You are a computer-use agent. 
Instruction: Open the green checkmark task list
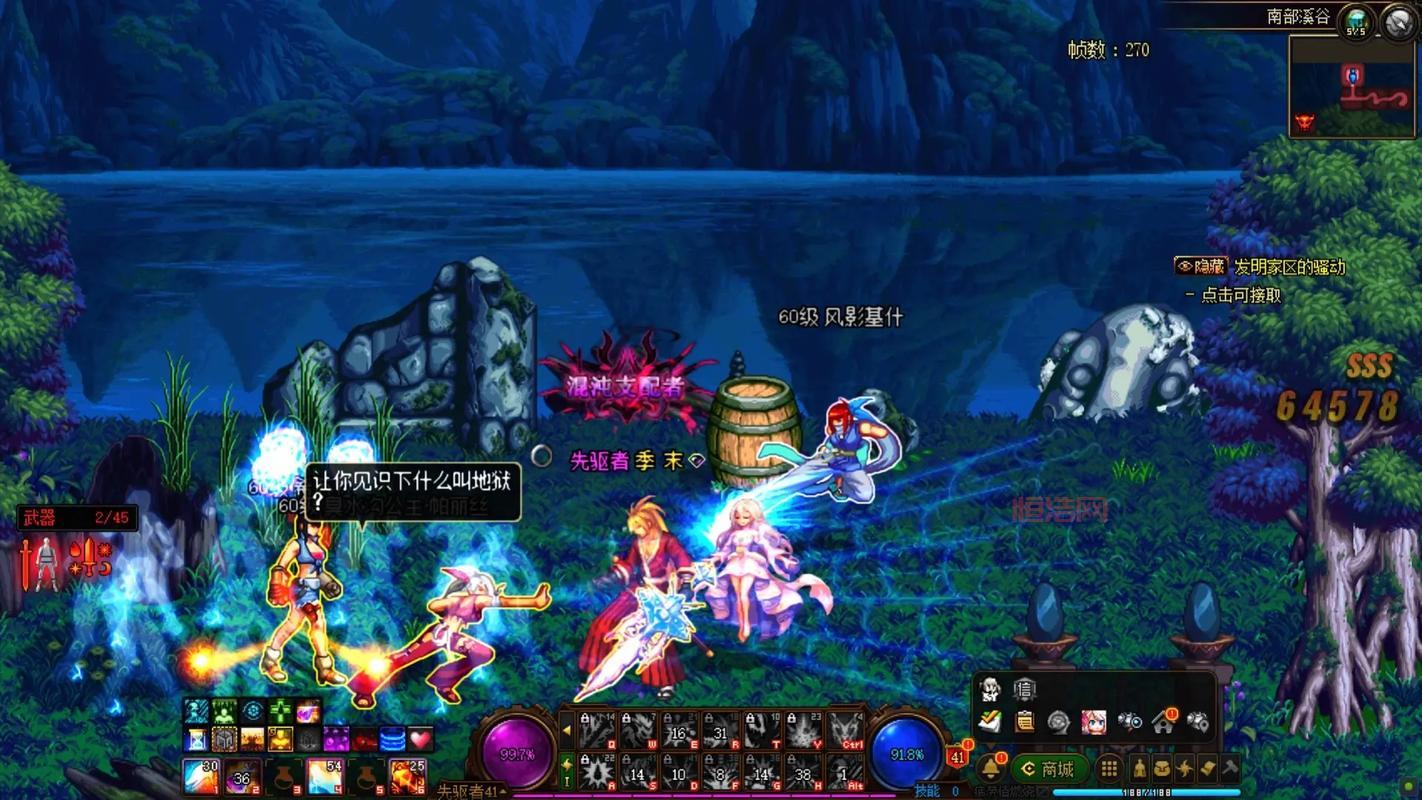990,721
